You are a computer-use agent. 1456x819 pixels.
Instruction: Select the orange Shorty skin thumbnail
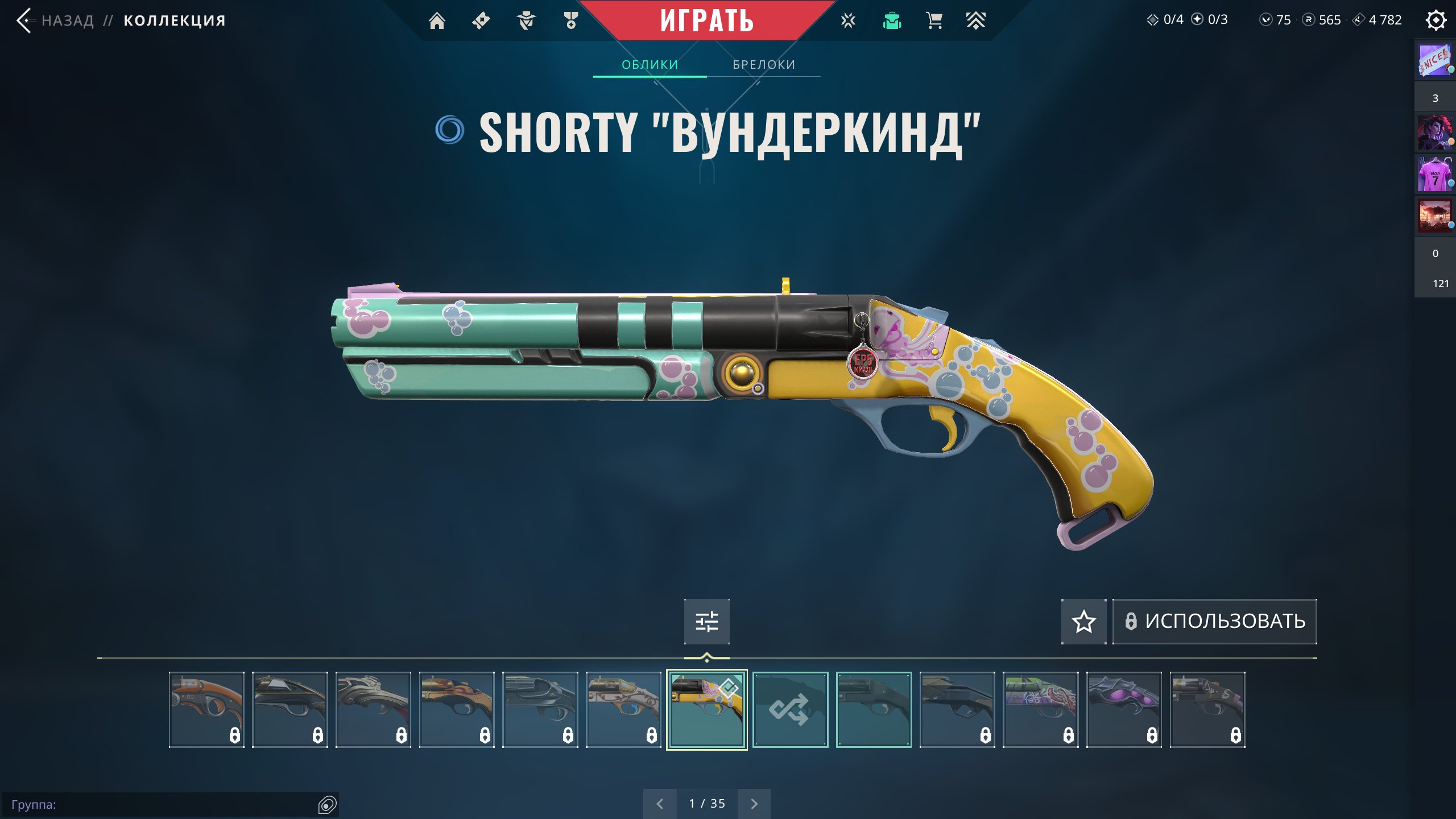206,709
